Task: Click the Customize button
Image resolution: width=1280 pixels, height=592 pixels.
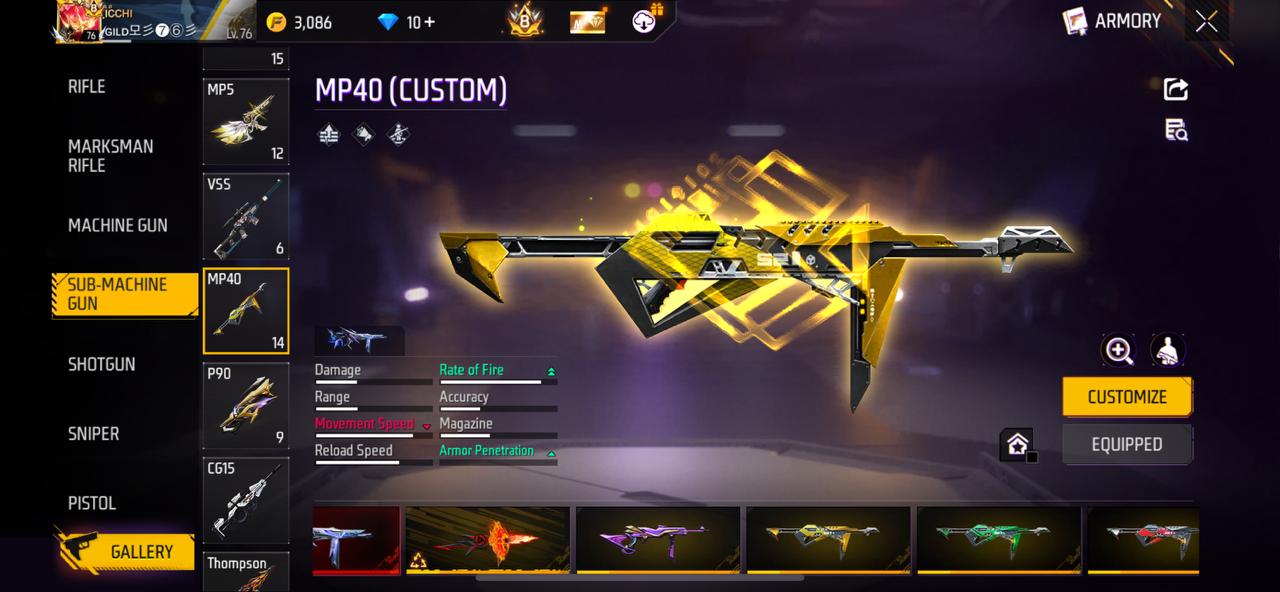Action: pyautogui.click(x=1126, y=397)
